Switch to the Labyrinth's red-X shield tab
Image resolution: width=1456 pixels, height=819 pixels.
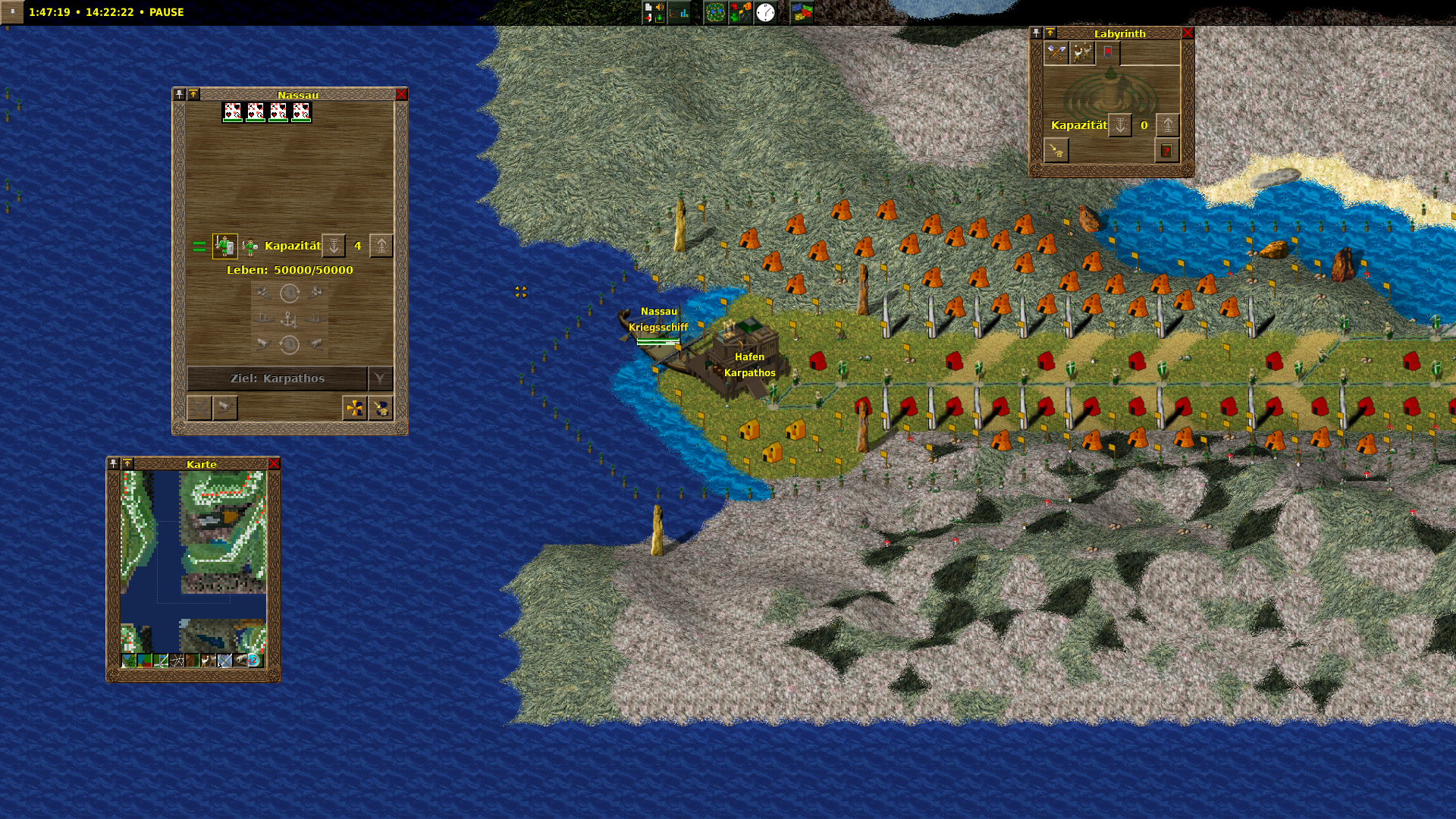click(x=1108, y=52)
